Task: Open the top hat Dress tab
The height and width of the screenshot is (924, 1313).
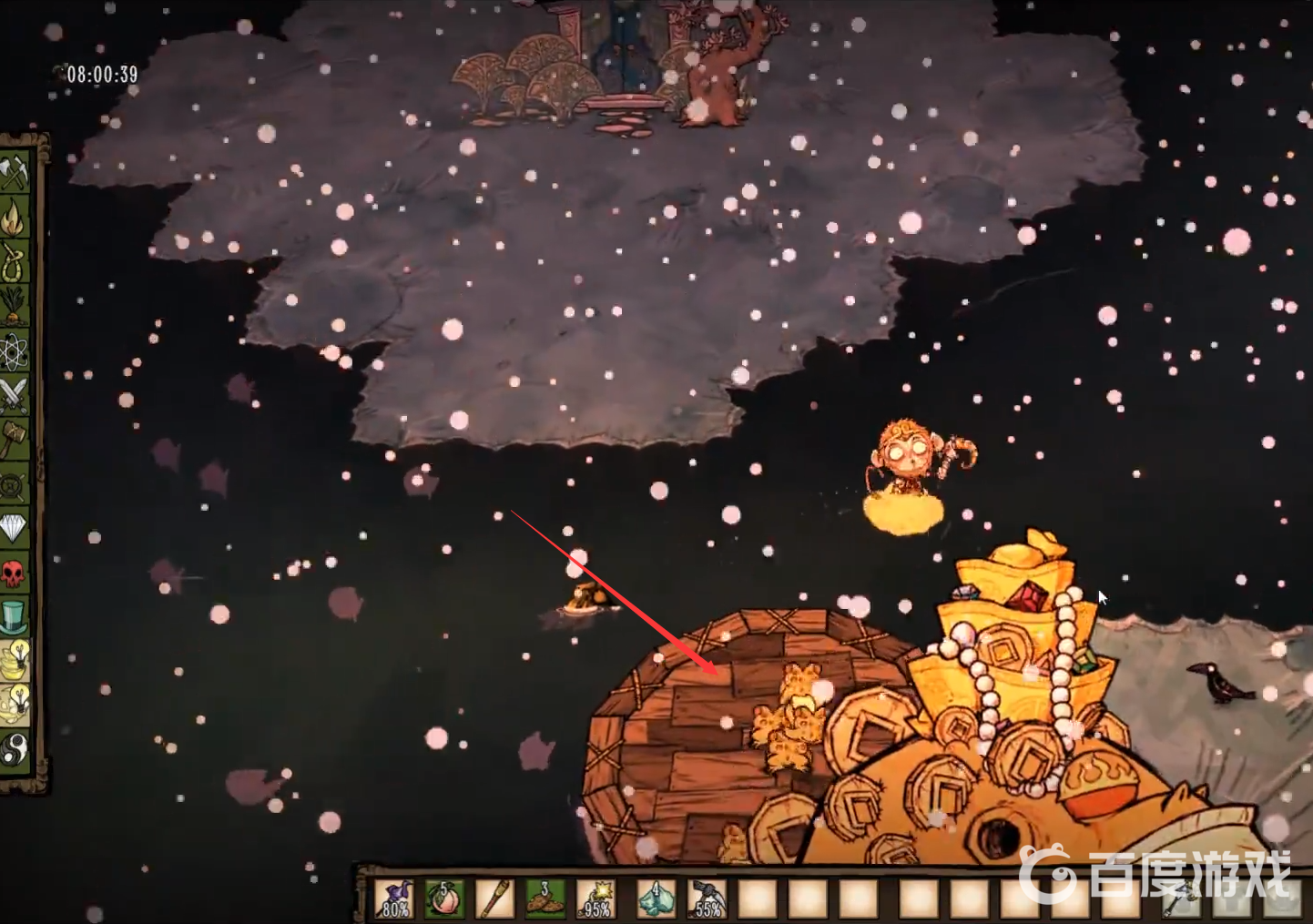Action: tap(15, 617)
